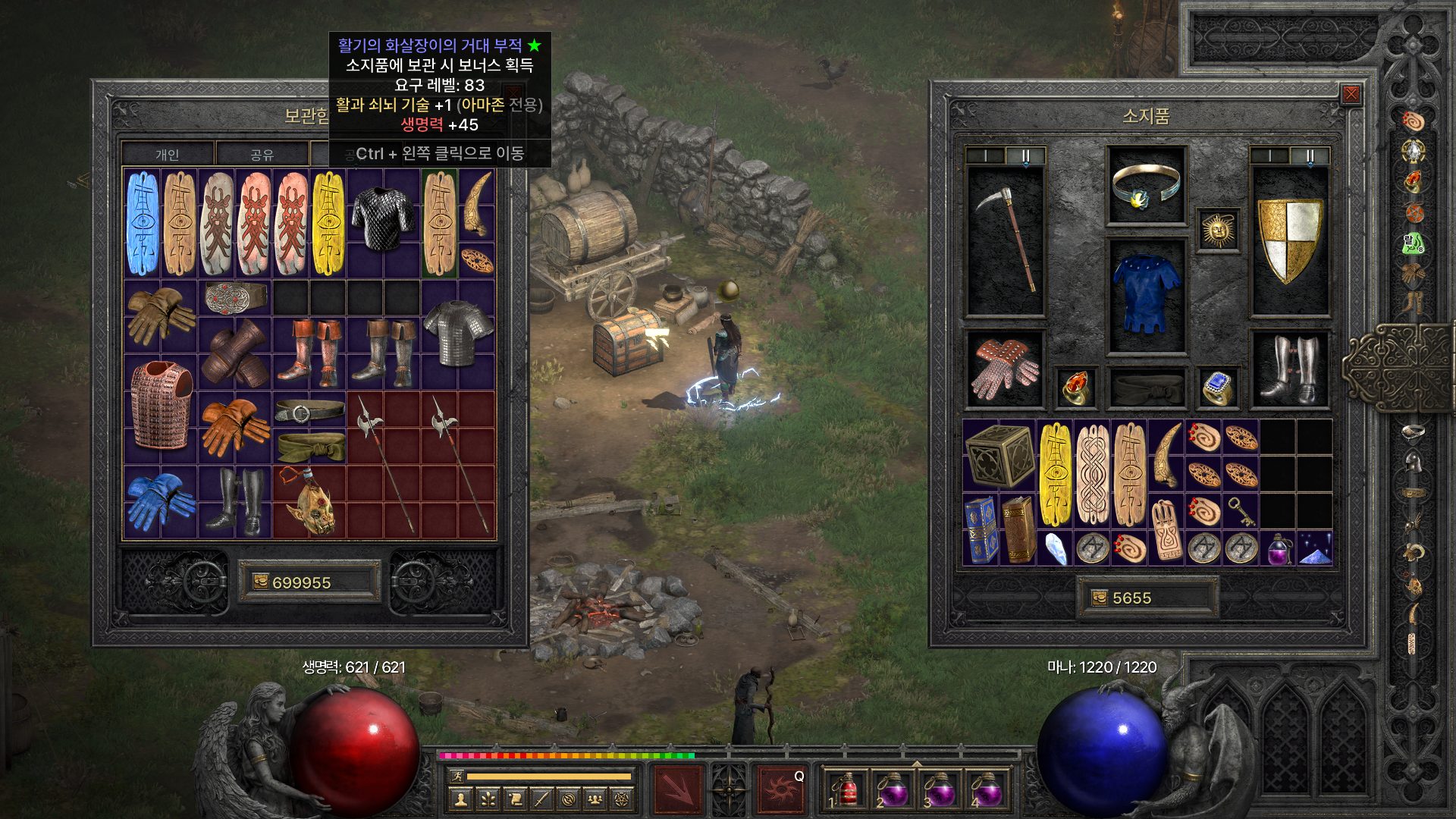Select the key in inventory
1456x819 pixels.
1241,511
